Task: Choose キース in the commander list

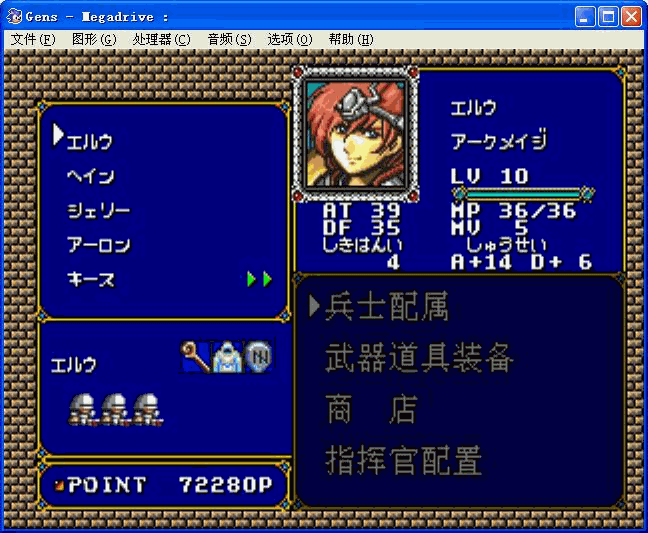Action: 90,279
